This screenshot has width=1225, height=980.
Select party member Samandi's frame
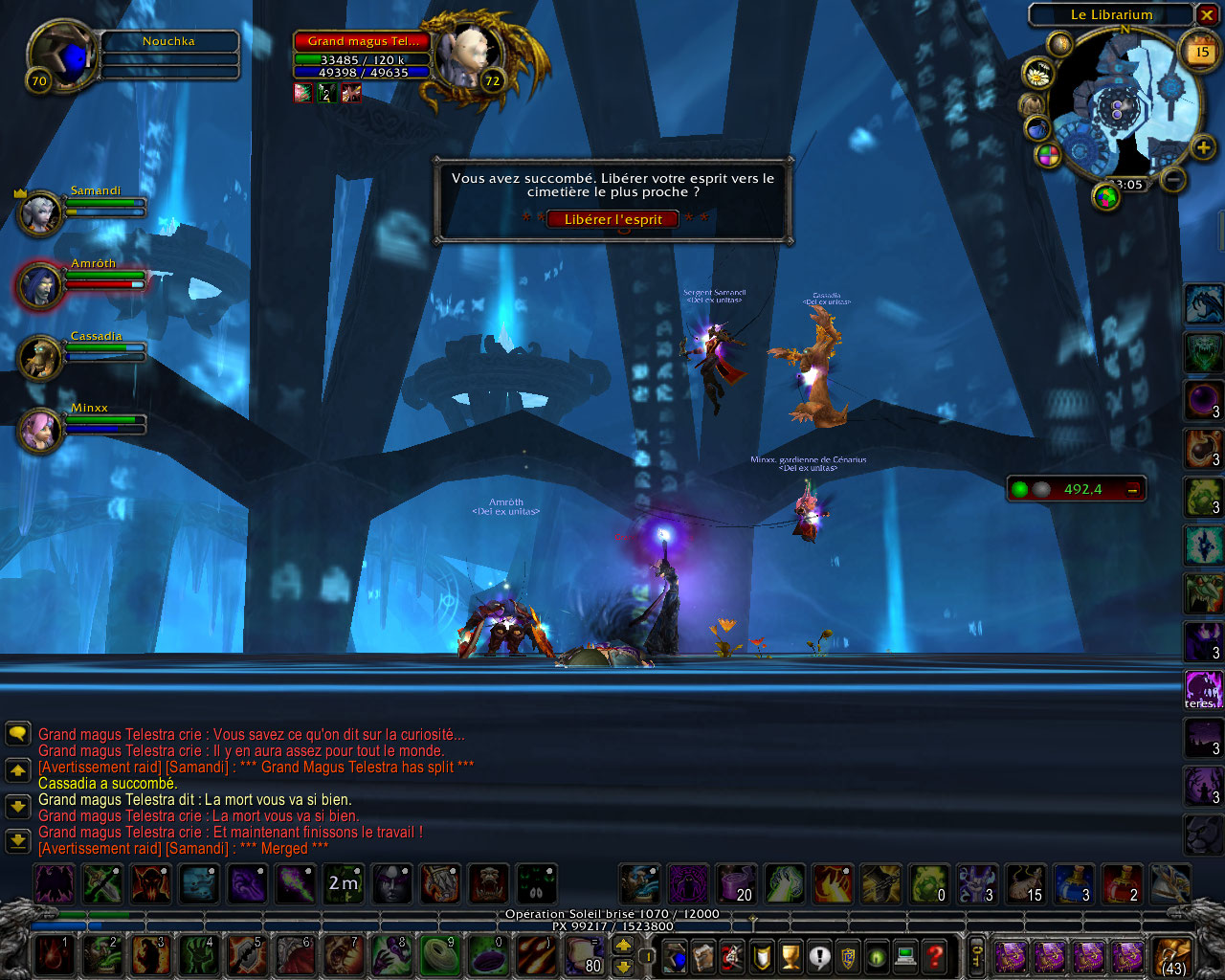pos(40,212)
